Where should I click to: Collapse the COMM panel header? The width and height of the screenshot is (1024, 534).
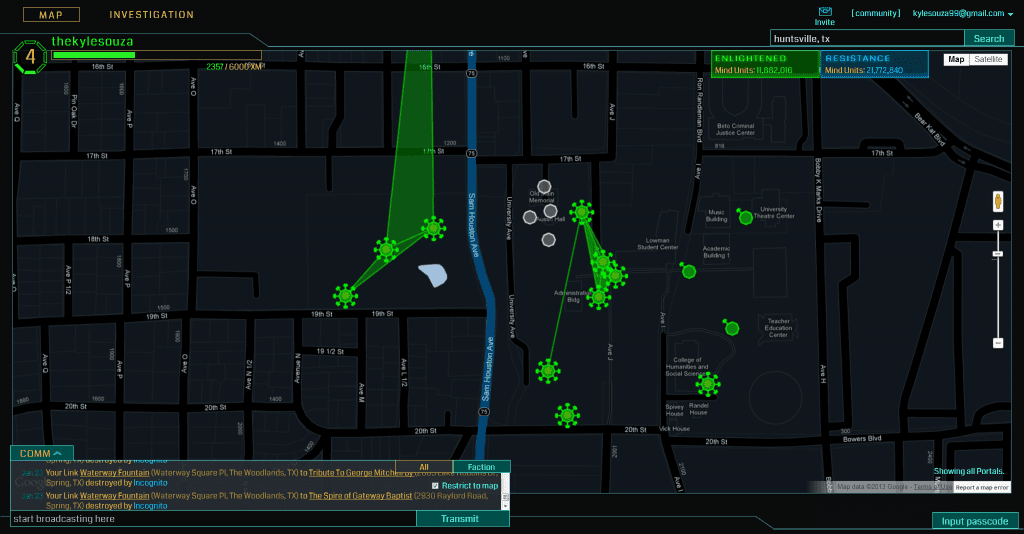point(42,453)
